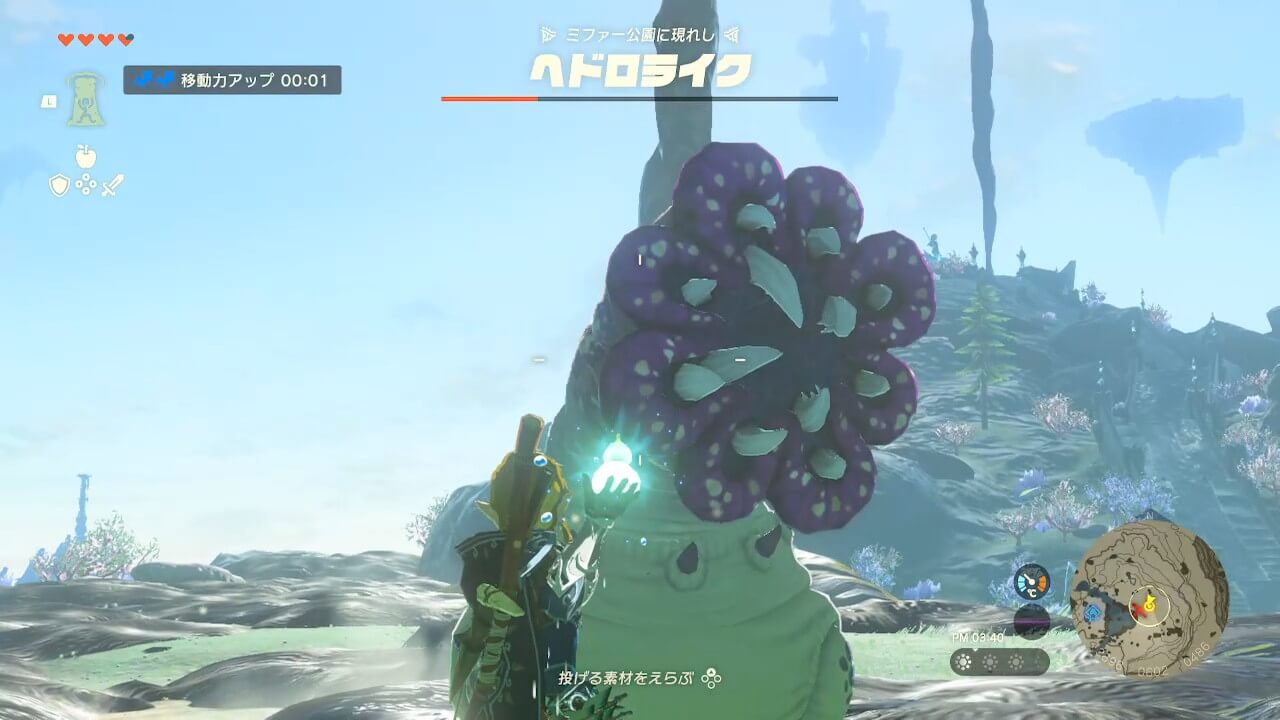Check the temperature gauge icon
The height and width of the screenshot is (720, 1280).
pyautogui.click(x=1032, y=582)
